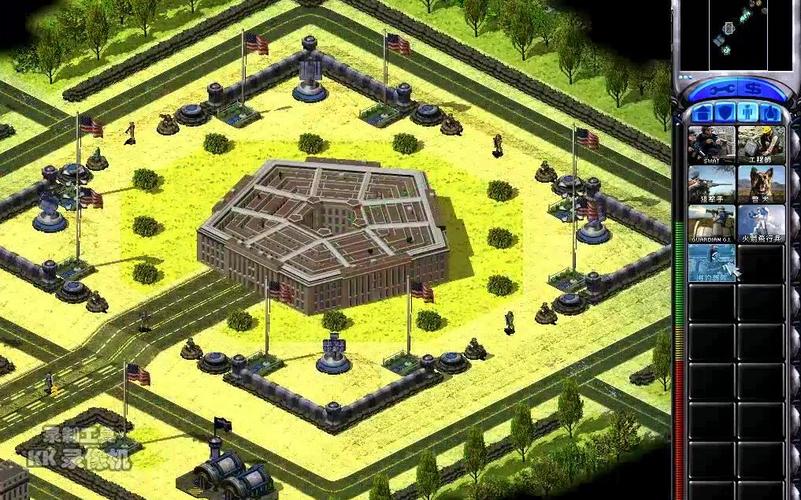Image resolution: width=801 pixels, height=500 pixels.
Task: Switch to the infantry build tab
Action: (x=747, y=112)
